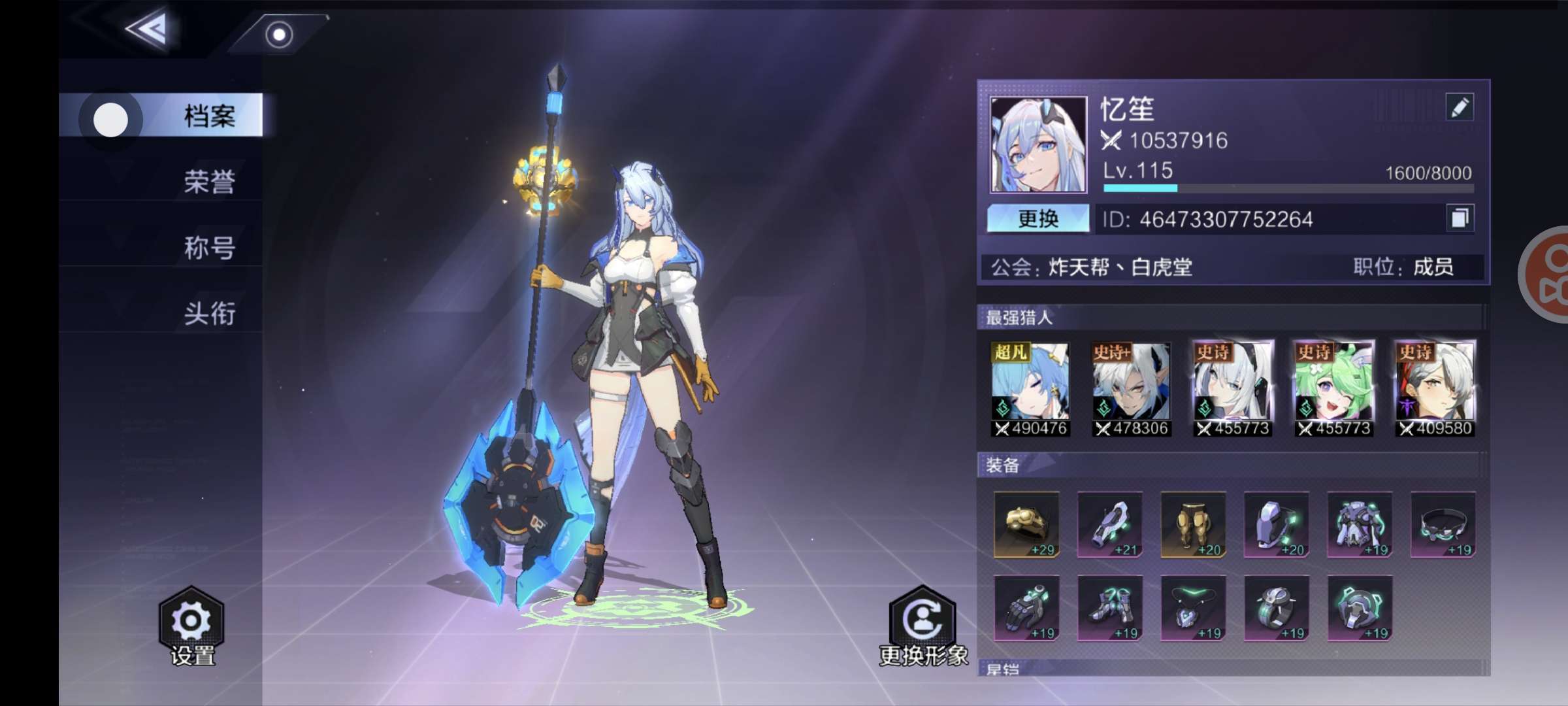
Task: Open 设置 gear settings
Action: point(191,626)
